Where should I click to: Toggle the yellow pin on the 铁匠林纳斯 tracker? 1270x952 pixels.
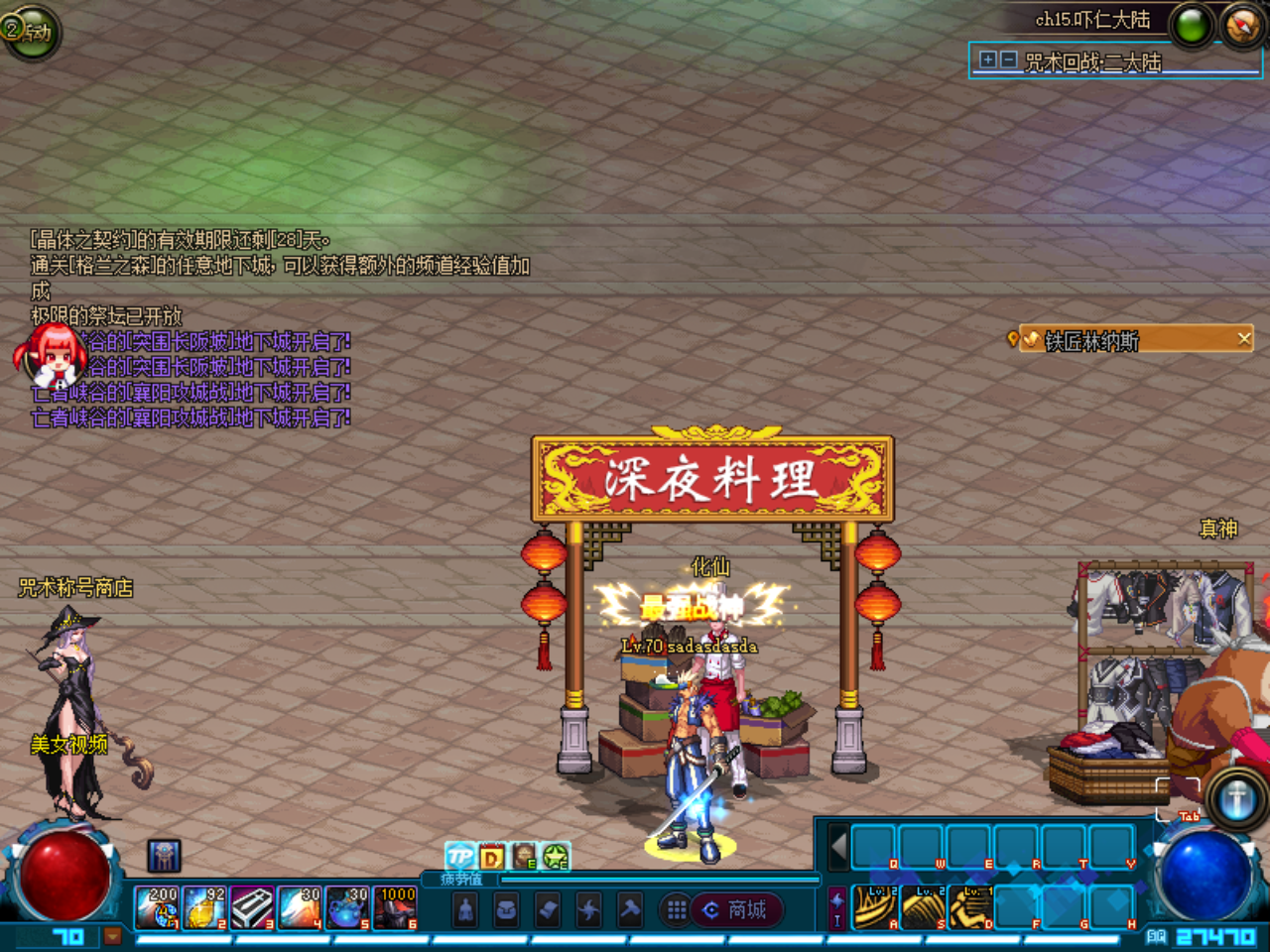[1014, 339]
